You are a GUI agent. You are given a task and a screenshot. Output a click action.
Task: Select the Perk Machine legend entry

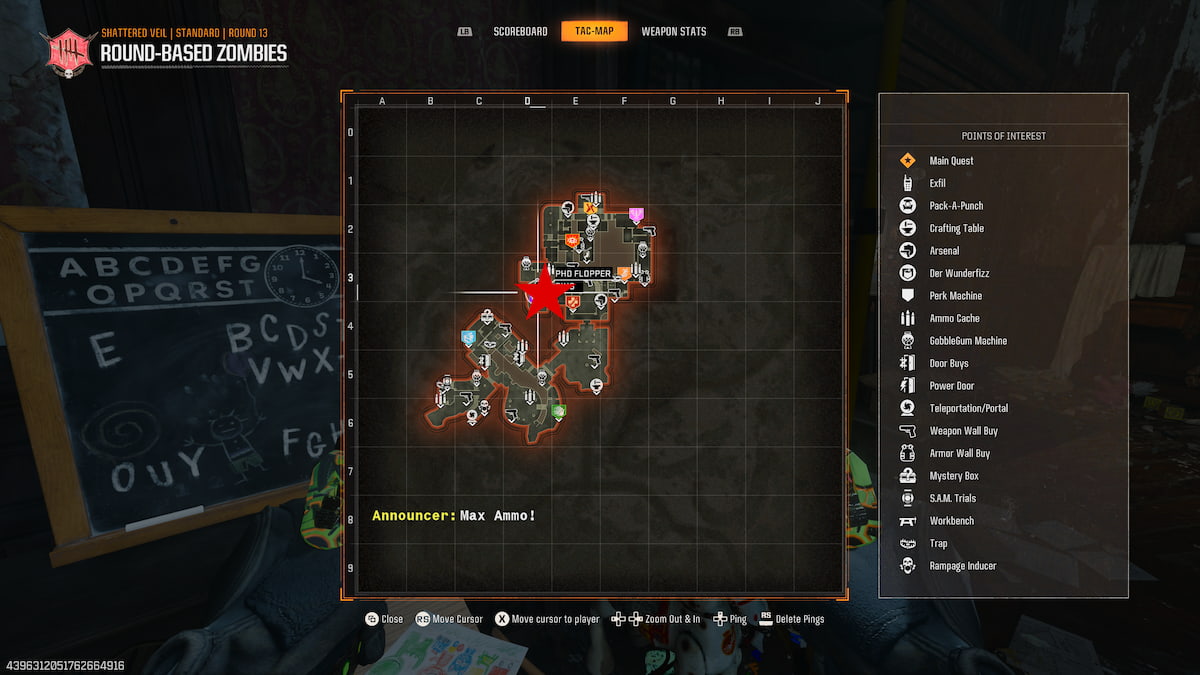955,296
